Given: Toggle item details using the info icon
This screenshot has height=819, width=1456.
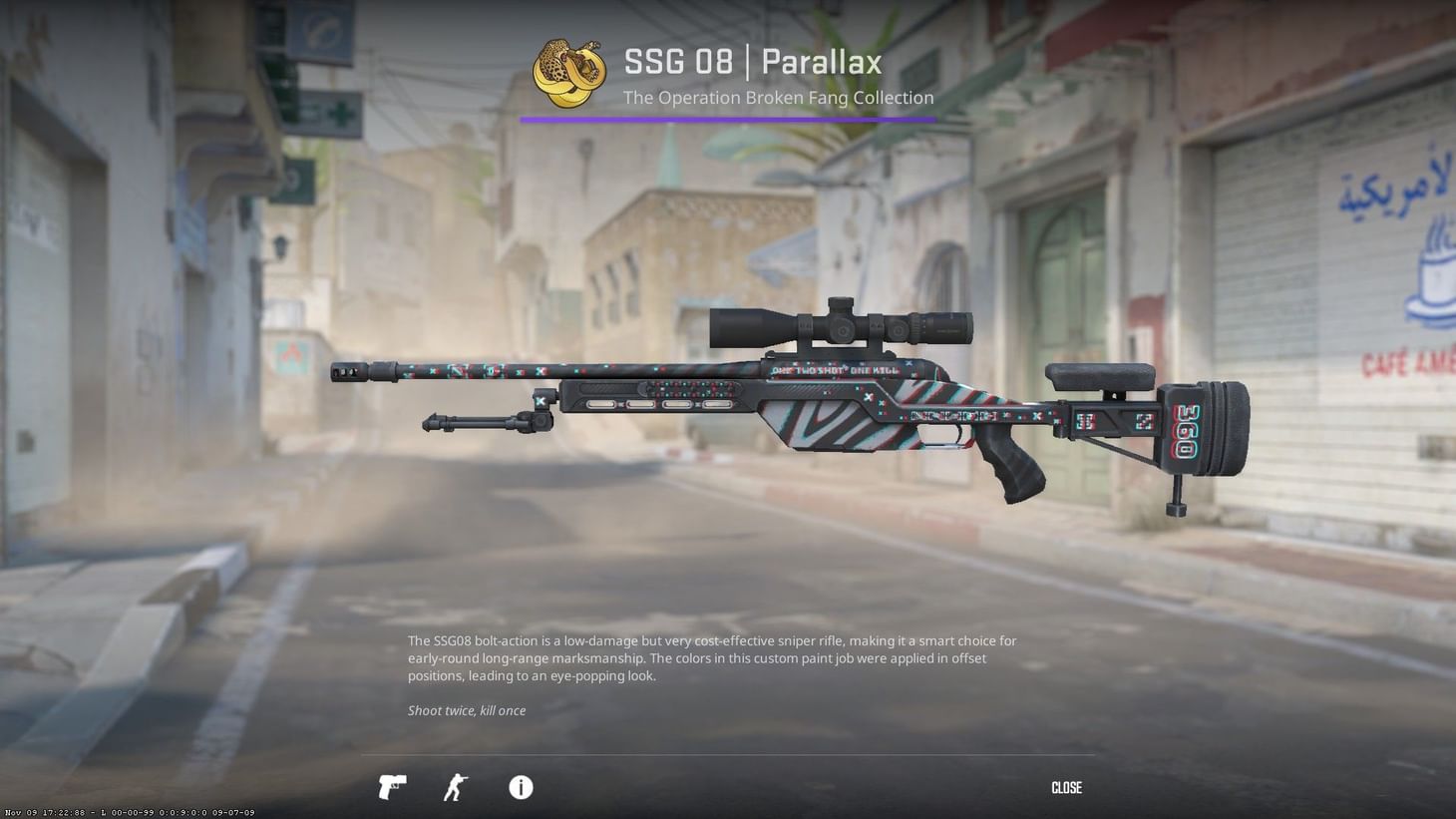Looking at the screenshot, I should pos(520,787).
